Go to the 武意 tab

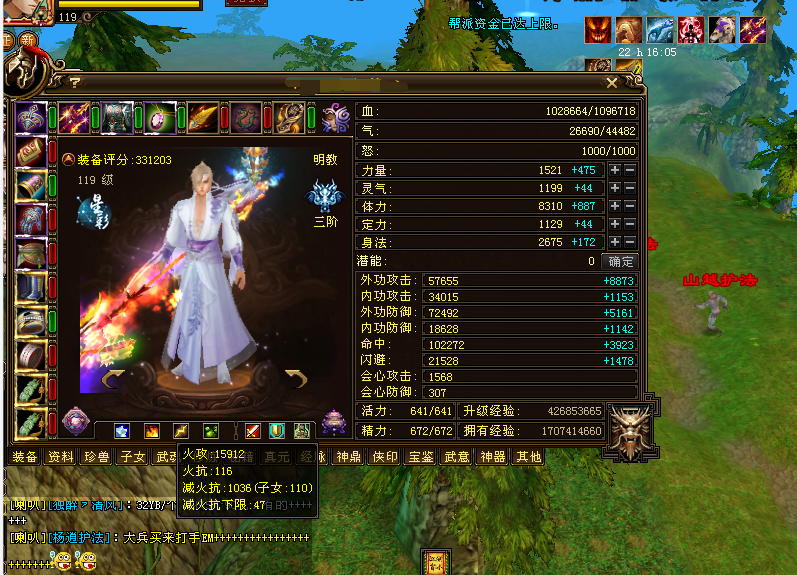click(456, 457)
